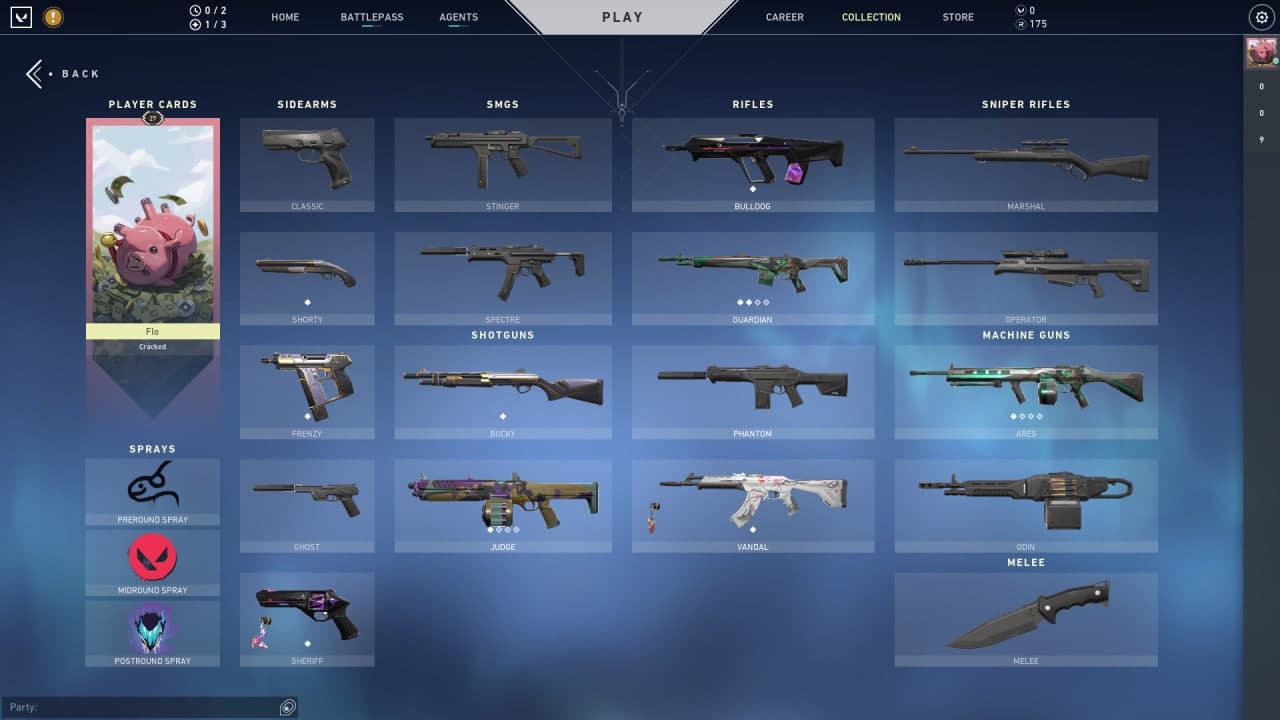Screen dimensions: 1280x720
Task: Open the AGENTS page
Action: pos(458,16)
